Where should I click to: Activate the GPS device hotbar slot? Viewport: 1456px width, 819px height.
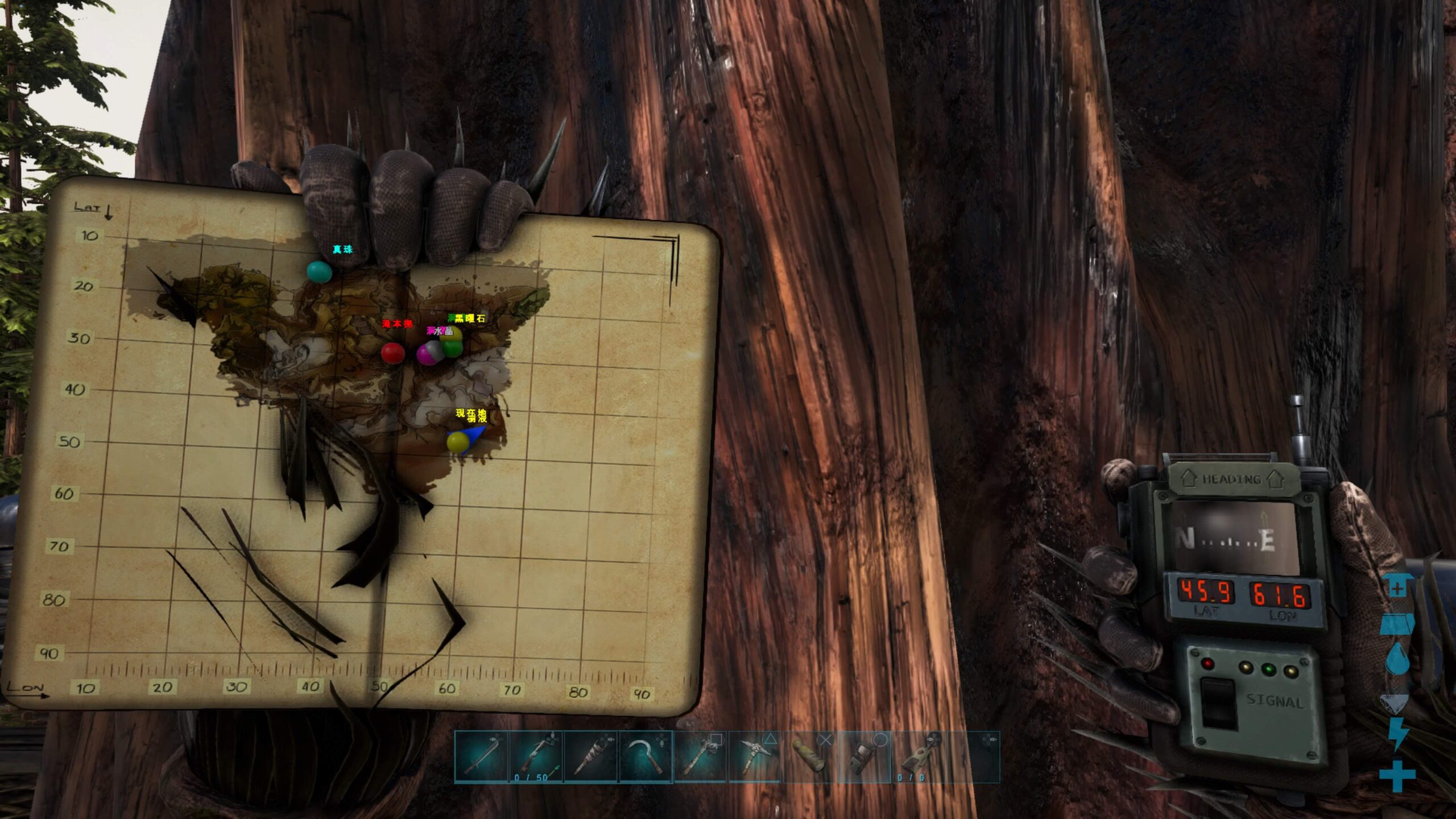coord(864,757)
